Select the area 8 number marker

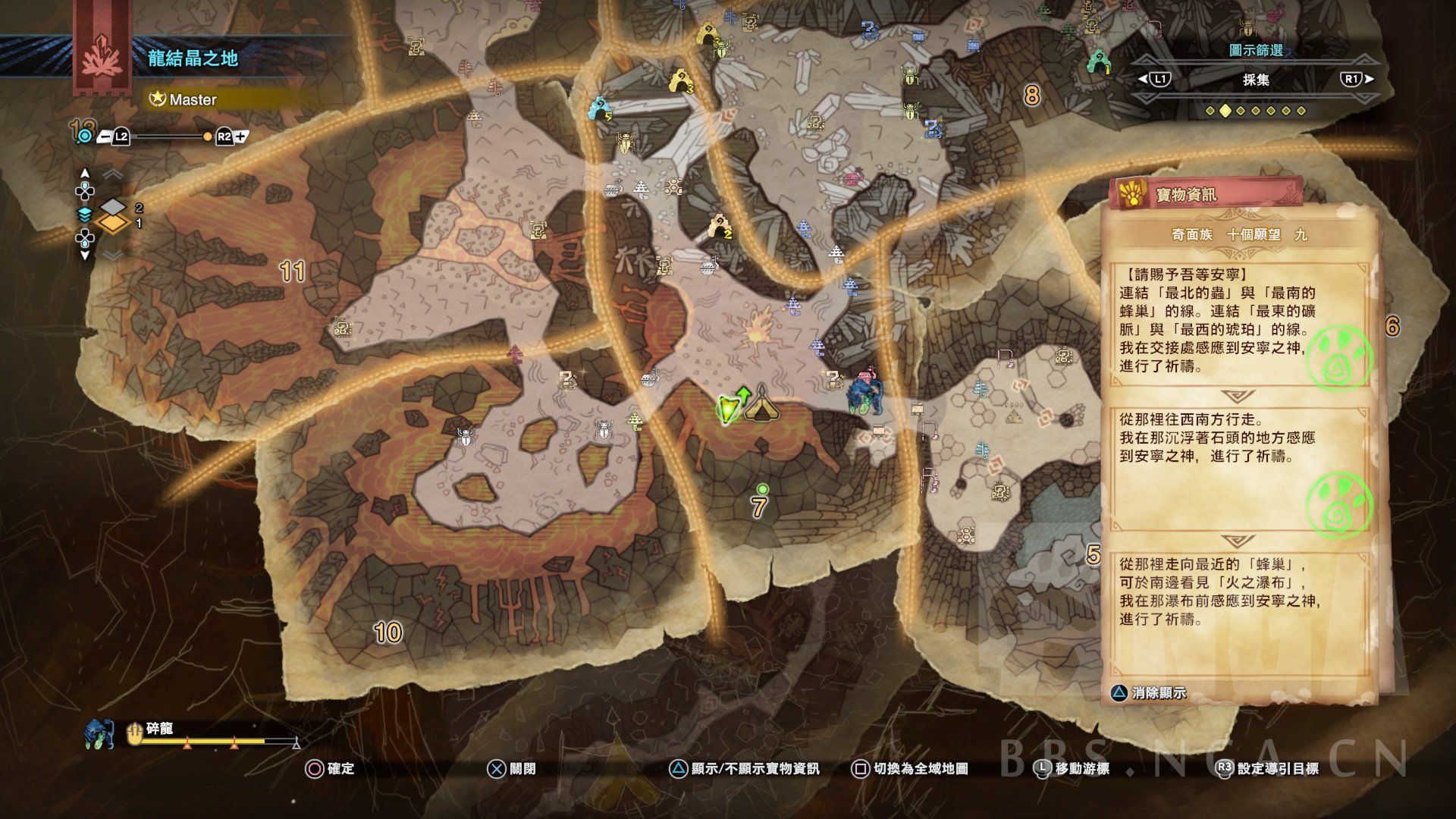click(1031, 96)
